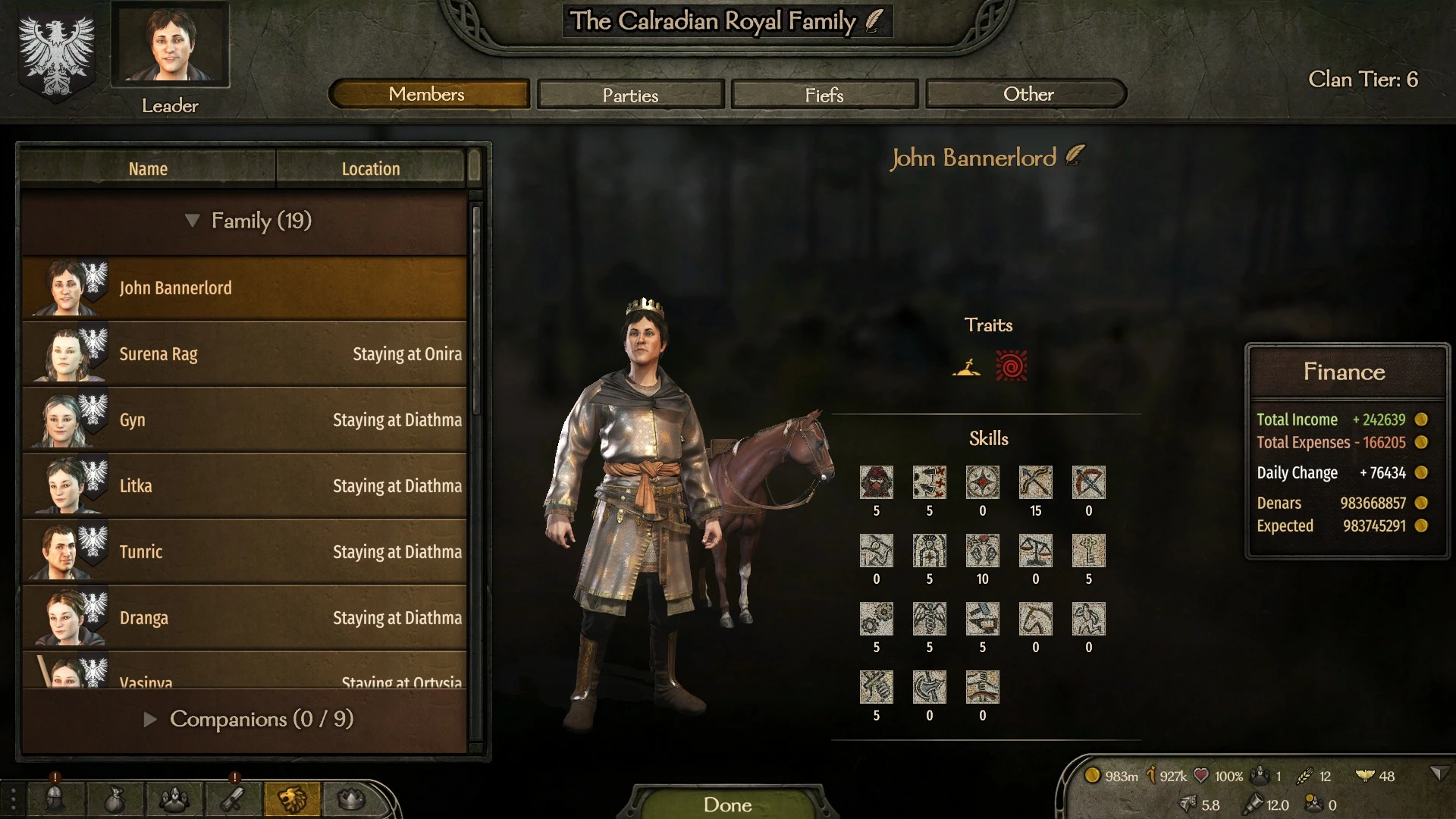
Task: Show the Members tab
Action: tap(428, 94)
